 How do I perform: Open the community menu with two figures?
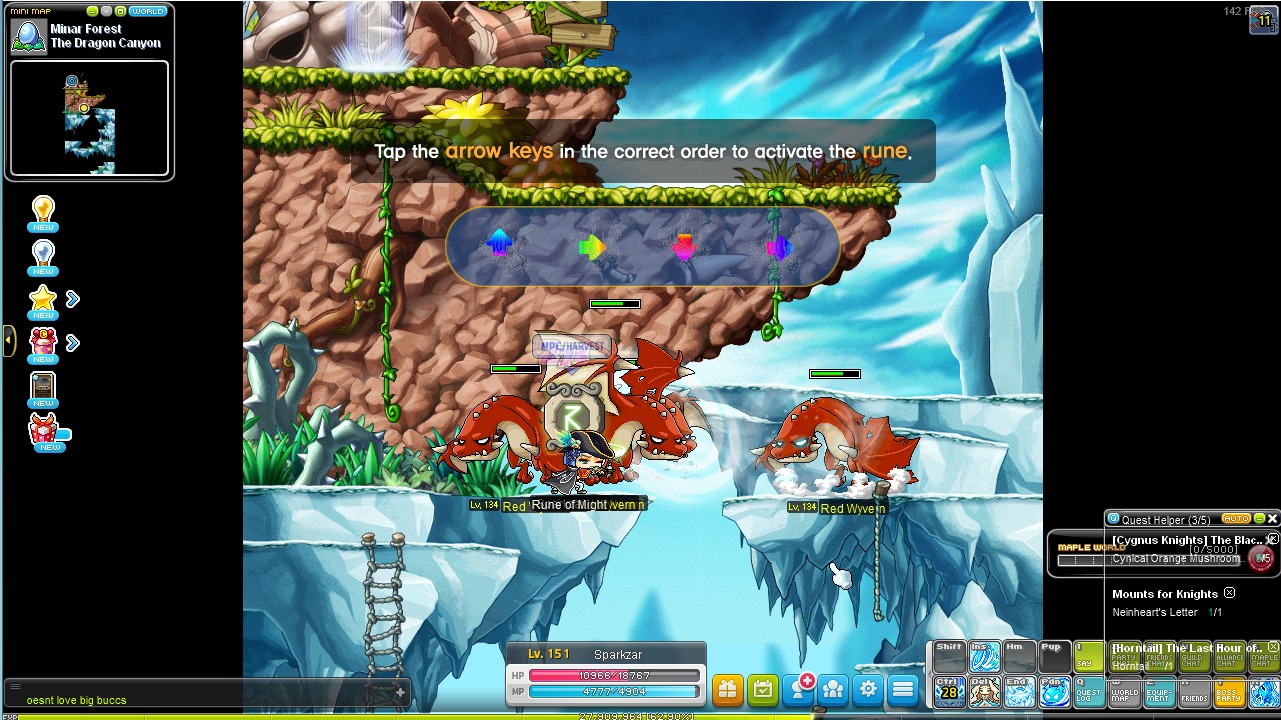click(x=833, y=689)
